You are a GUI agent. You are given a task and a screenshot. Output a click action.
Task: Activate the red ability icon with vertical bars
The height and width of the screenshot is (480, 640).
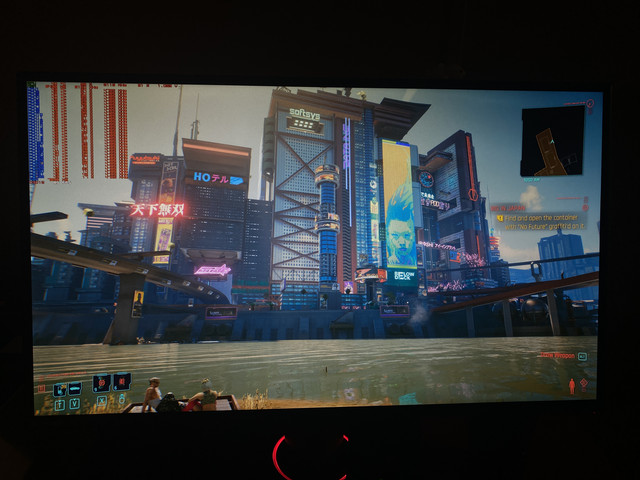point(122,381)
